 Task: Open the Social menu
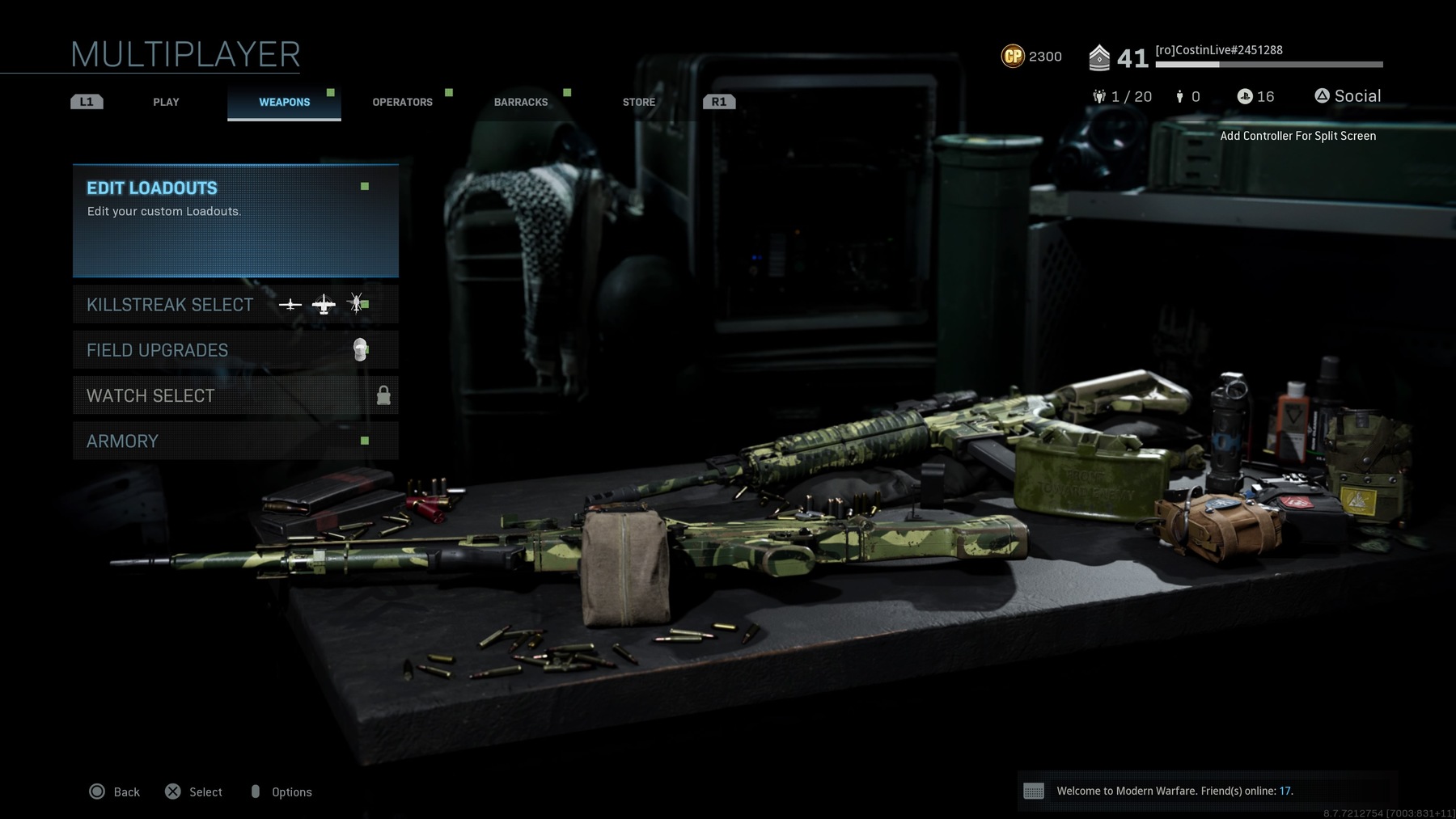[x=1348, y=96]
